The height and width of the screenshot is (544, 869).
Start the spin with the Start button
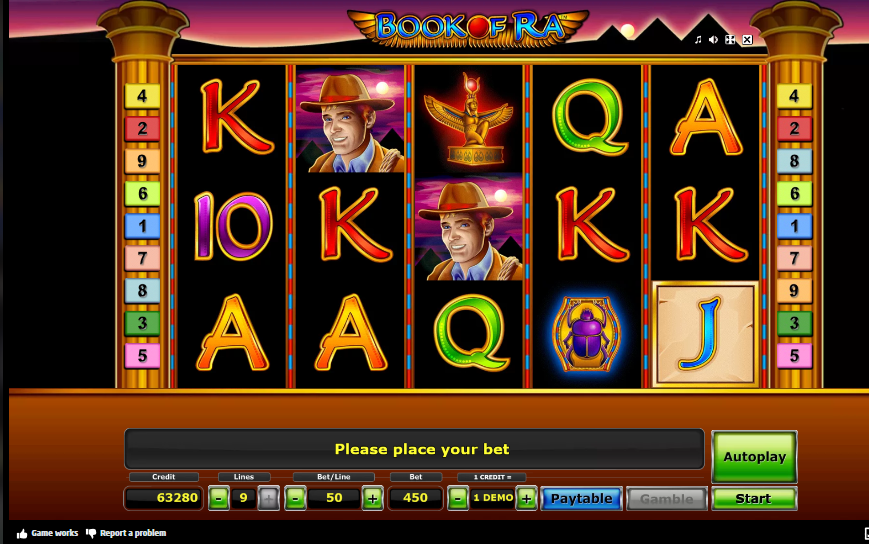pyautogui.click(x=753, y=498)
